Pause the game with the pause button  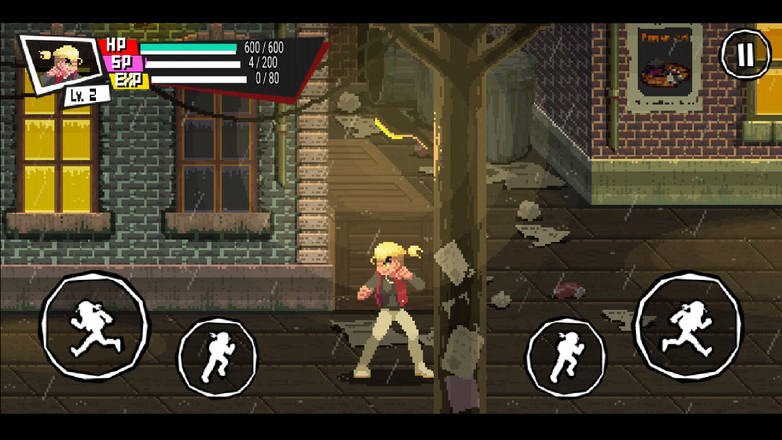(x=745, y=54)
